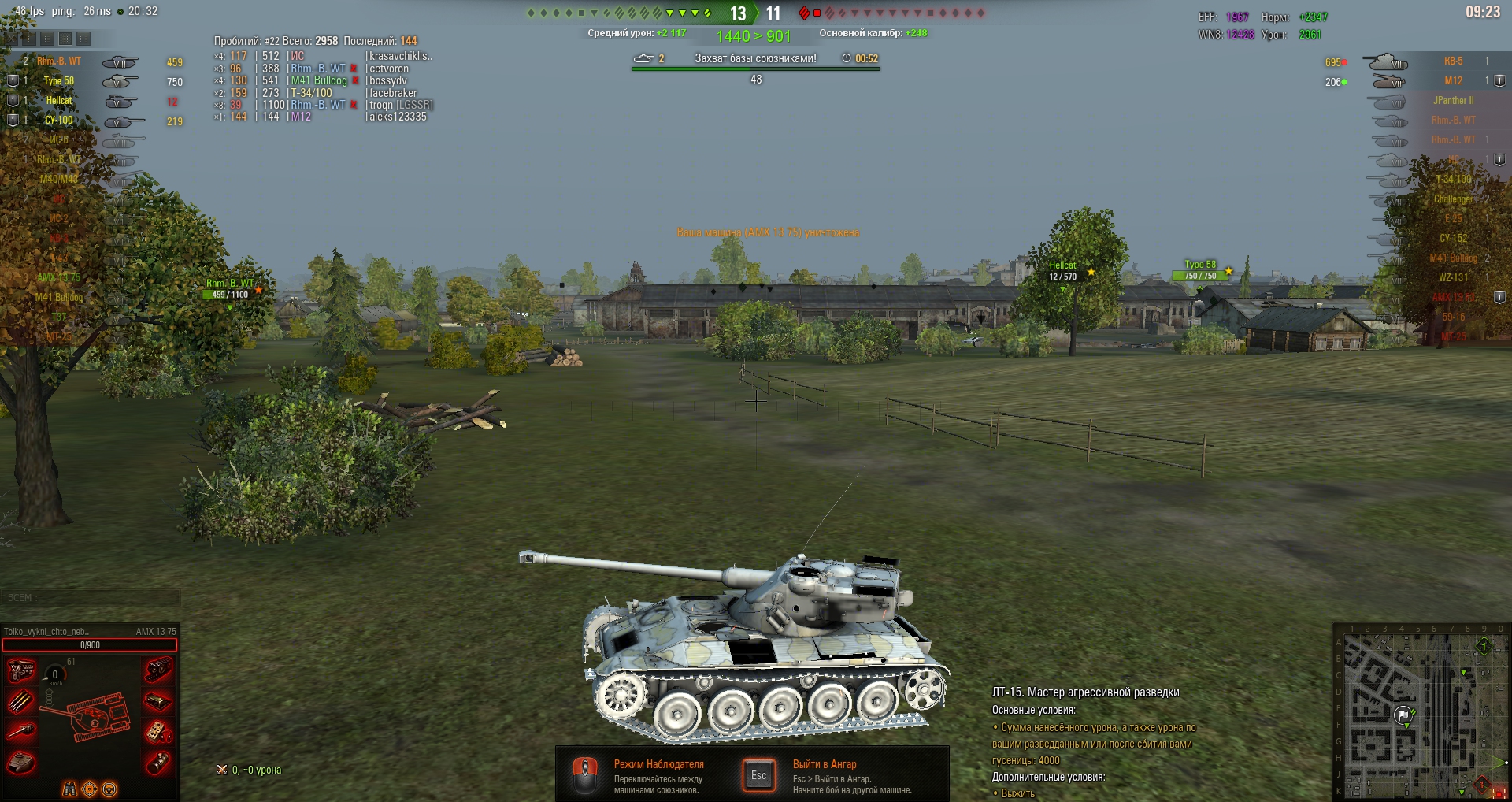Pick the СУ-100 ally in the team list

click(59, 121)
